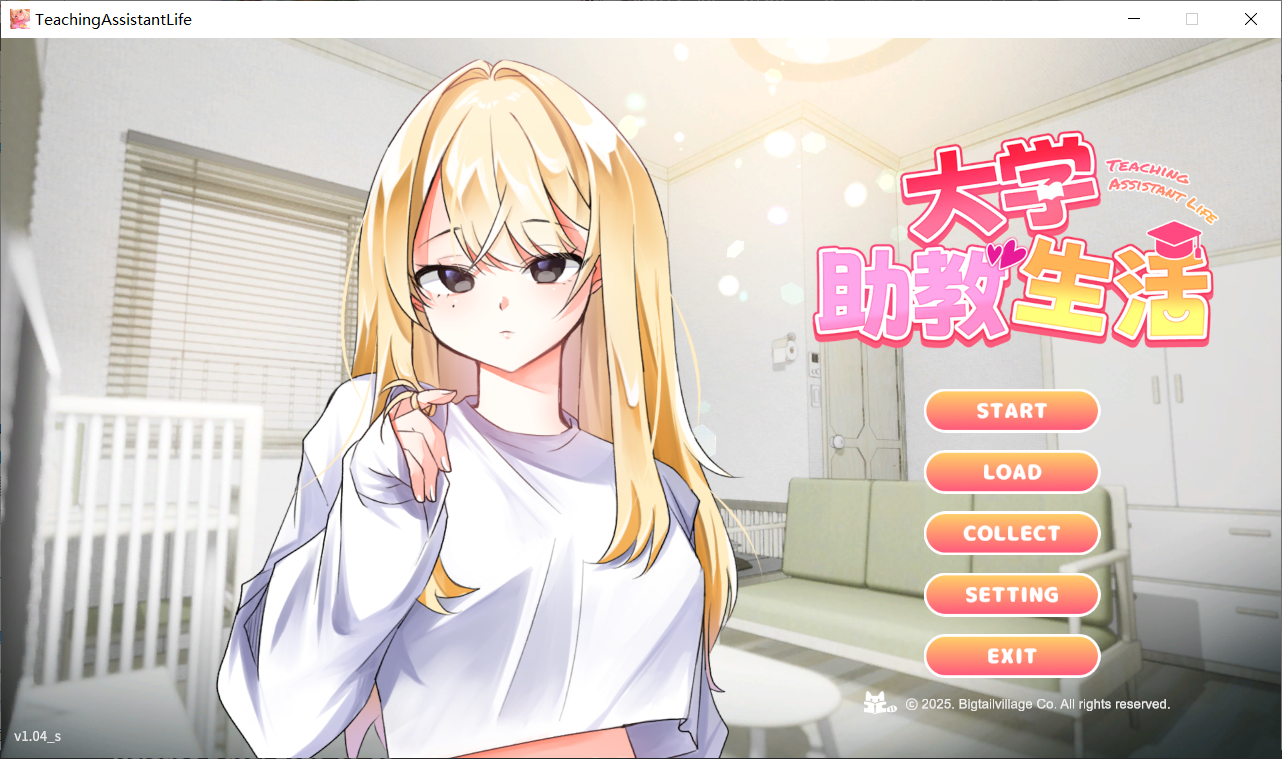Open the SETTING menu
Screen dimensions: 1282x759
(1012, 594)
